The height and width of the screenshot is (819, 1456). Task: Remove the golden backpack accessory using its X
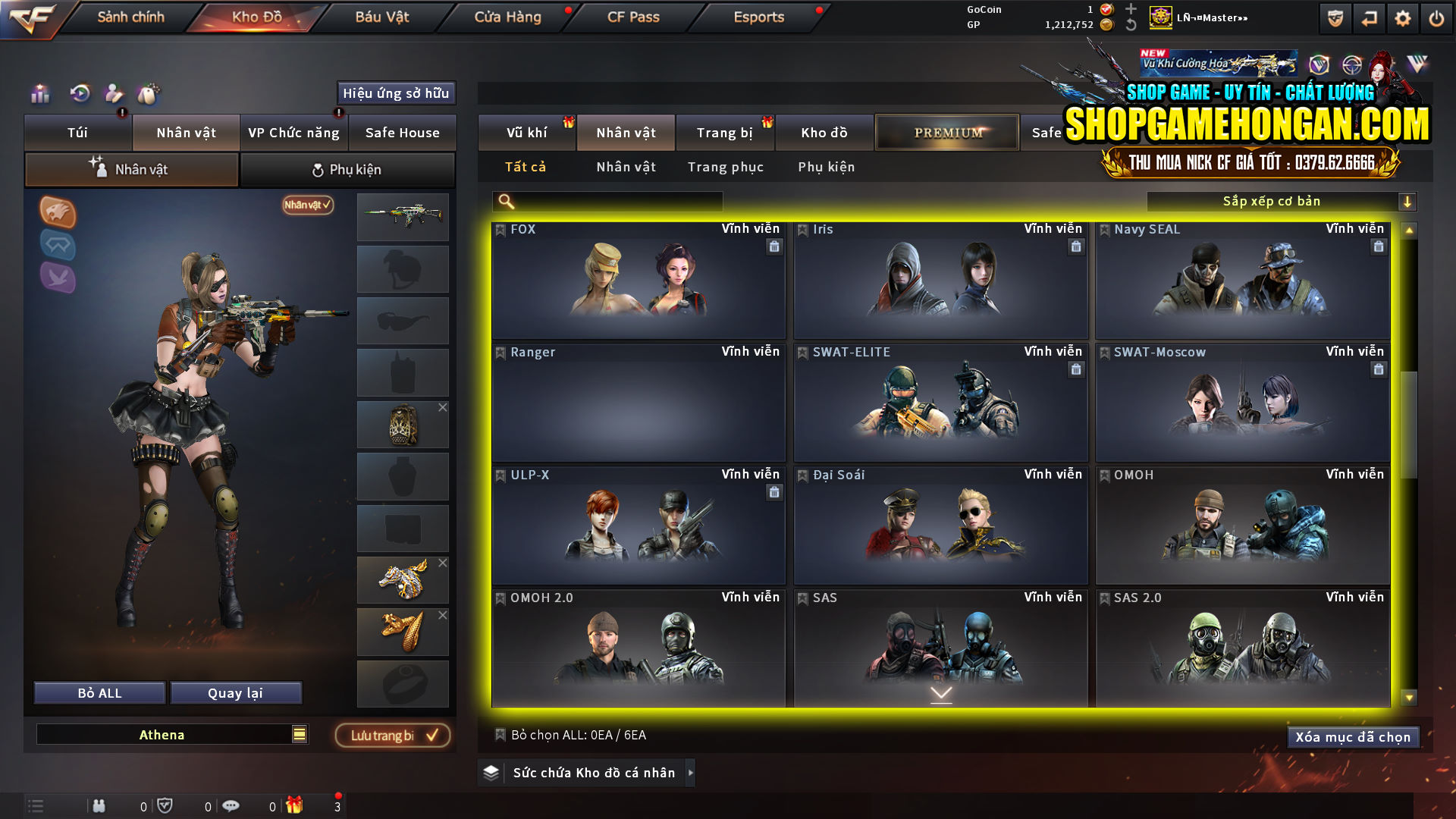point(444,407)
